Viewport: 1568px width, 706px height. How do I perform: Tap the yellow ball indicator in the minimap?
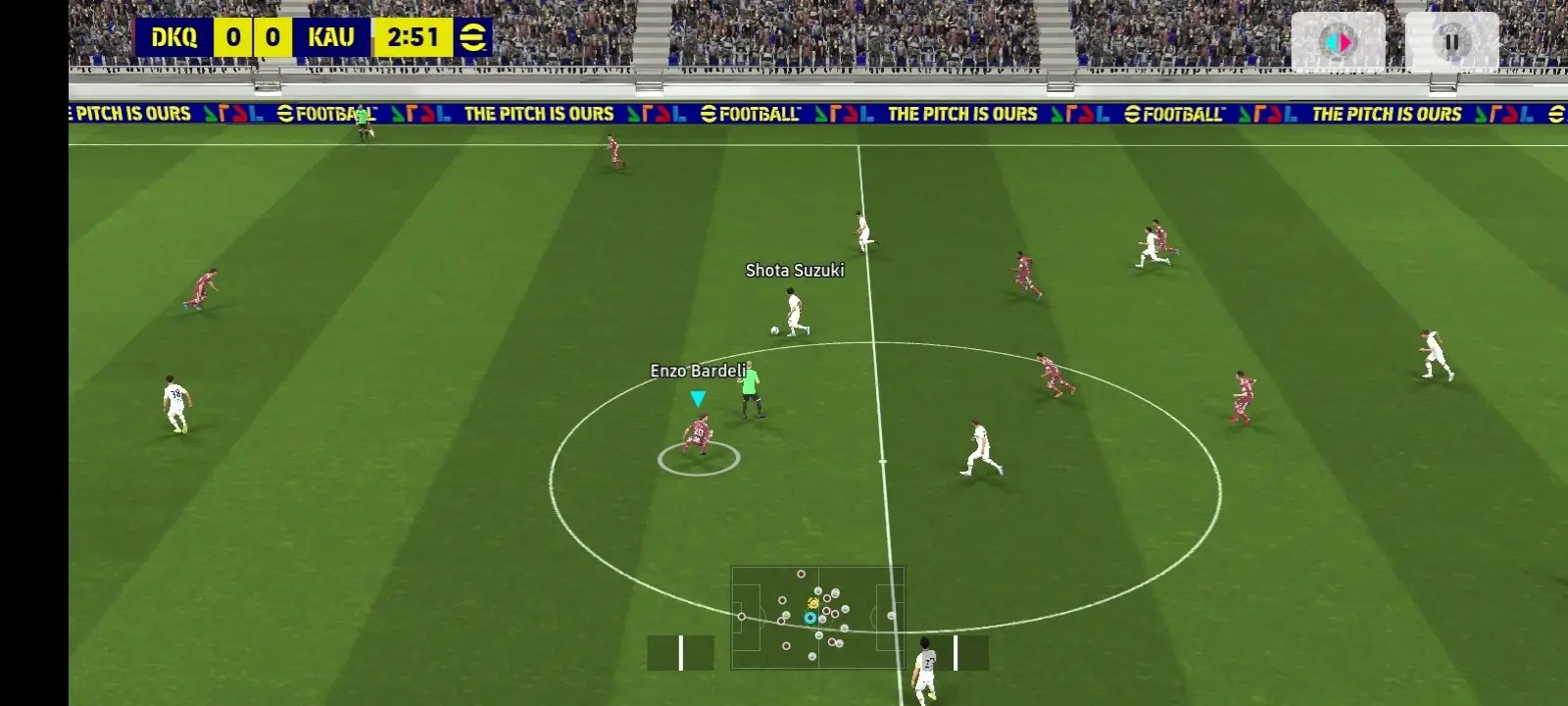(814, 603)
